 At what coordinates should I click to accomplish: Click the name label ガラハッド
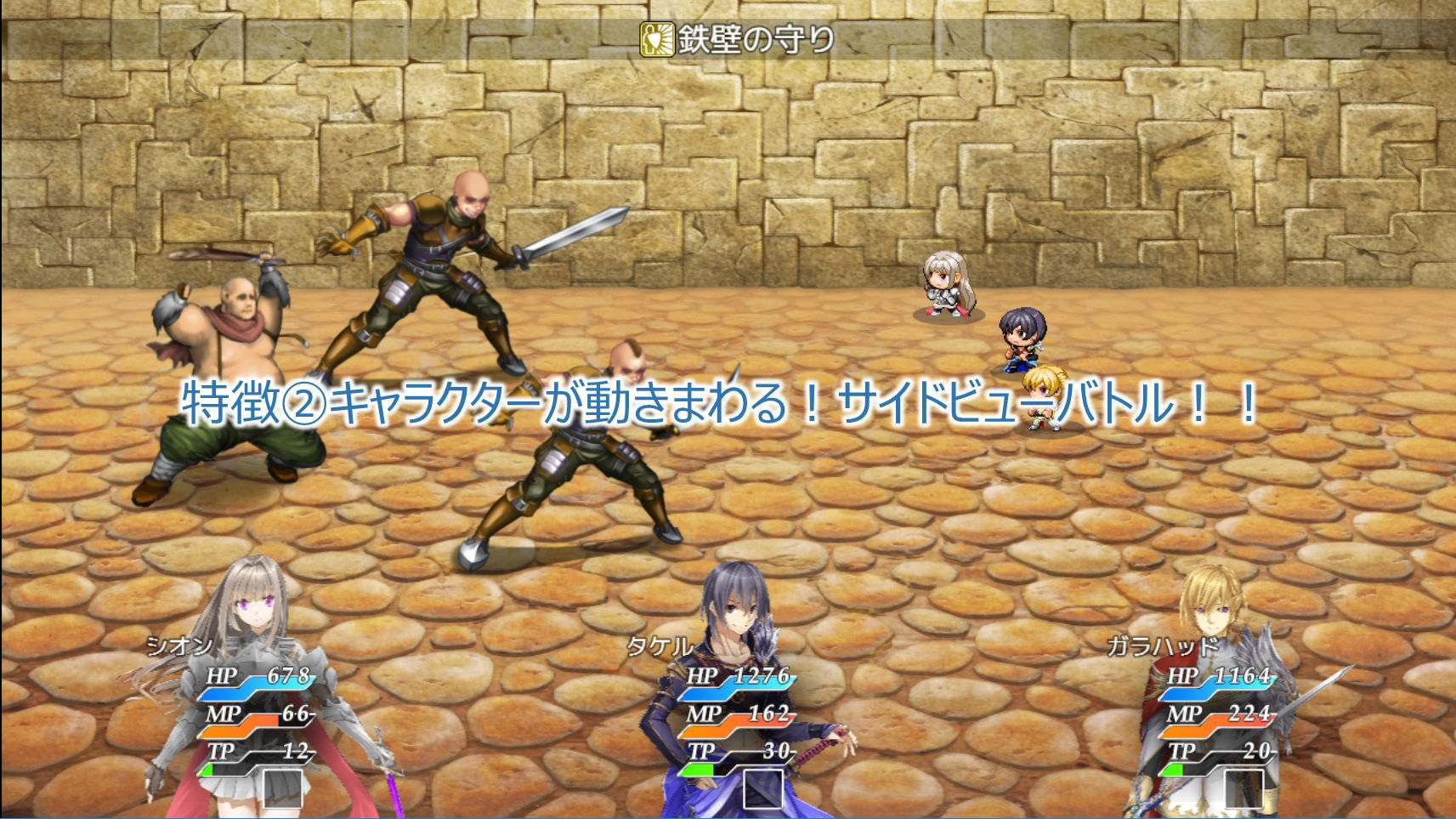click(x=1162, y=644)
